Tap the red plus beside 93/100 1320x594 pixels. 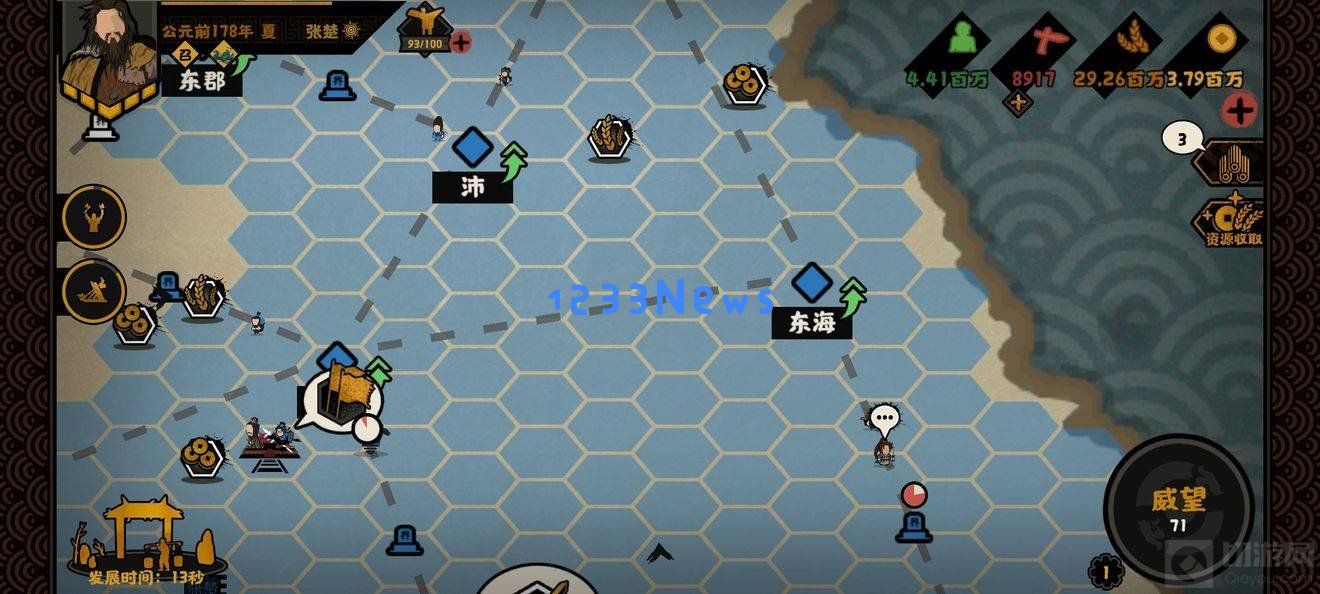461,42
